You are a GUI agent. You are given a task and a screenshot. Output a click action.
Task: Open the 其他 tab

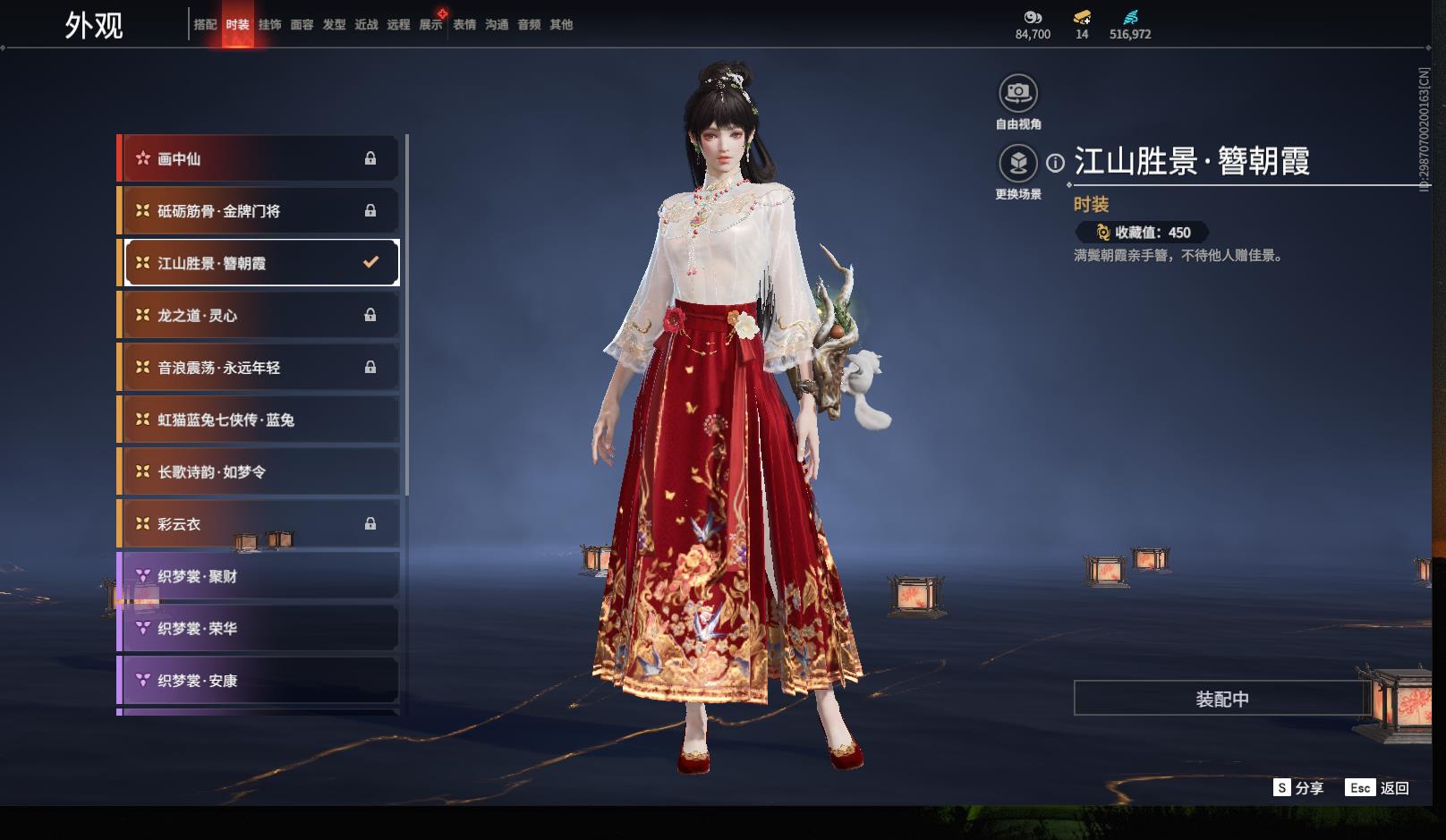pyautogui.click(x=561, y=25)
